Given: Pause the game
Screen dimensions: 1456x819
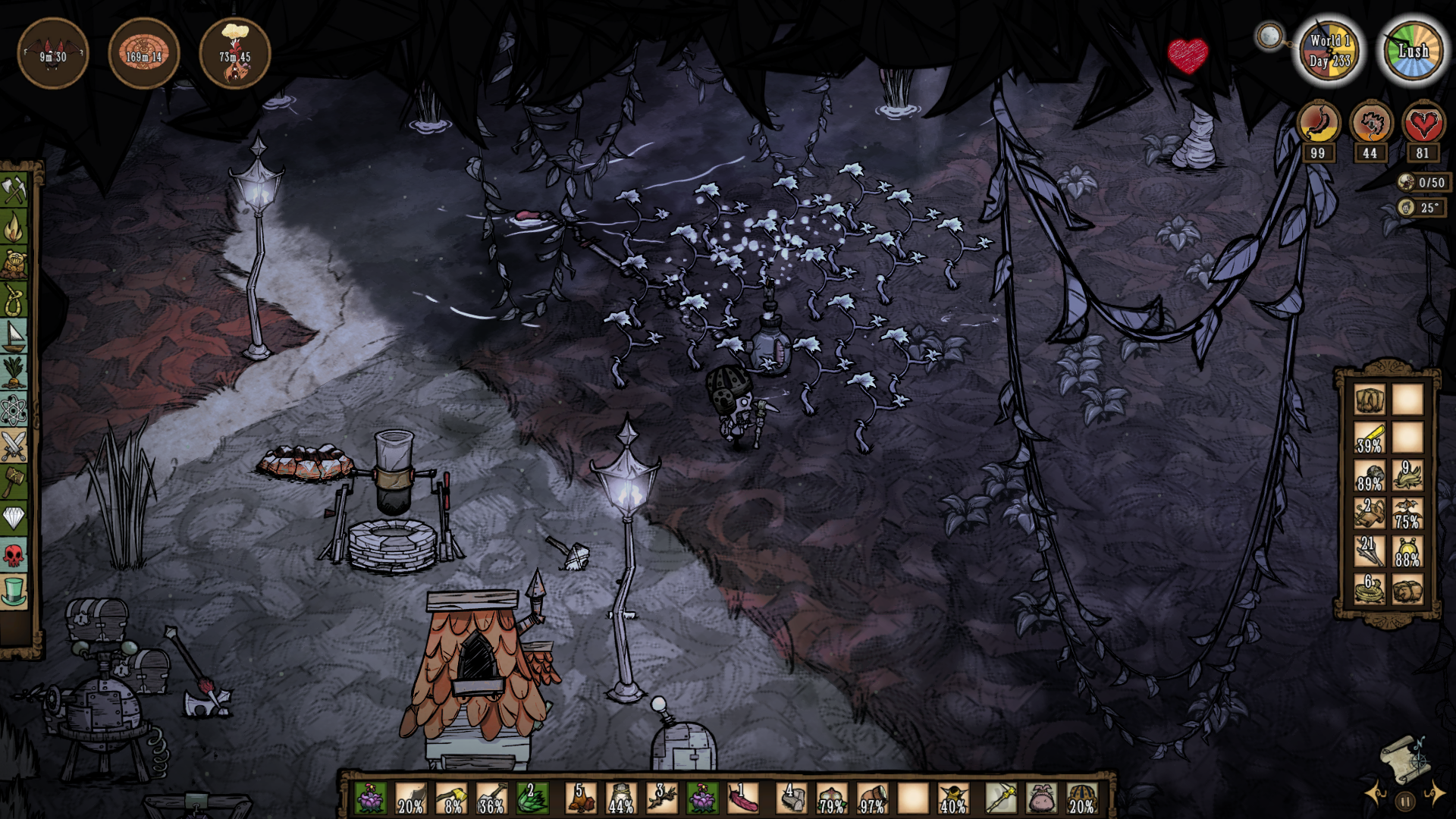Looking at the screenshot, I should (1404, 801).
